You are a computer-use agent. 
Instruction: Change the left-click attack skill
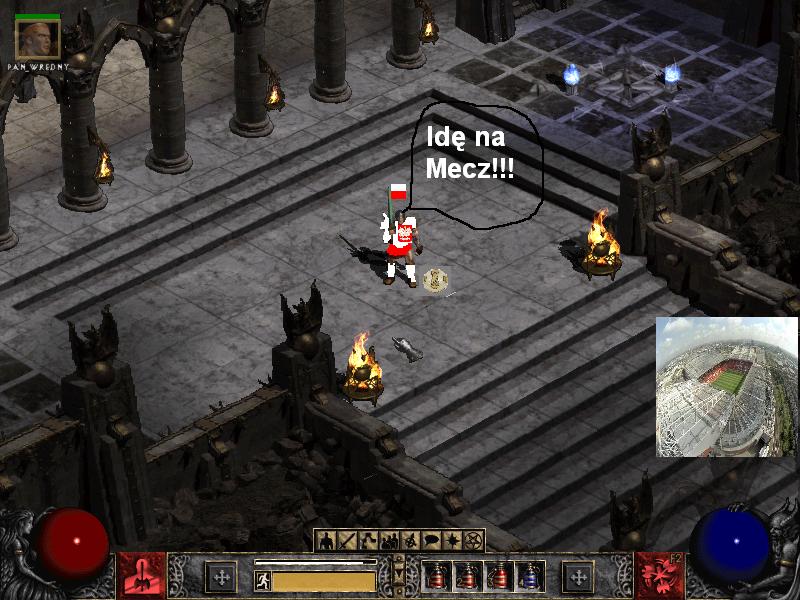141,576
